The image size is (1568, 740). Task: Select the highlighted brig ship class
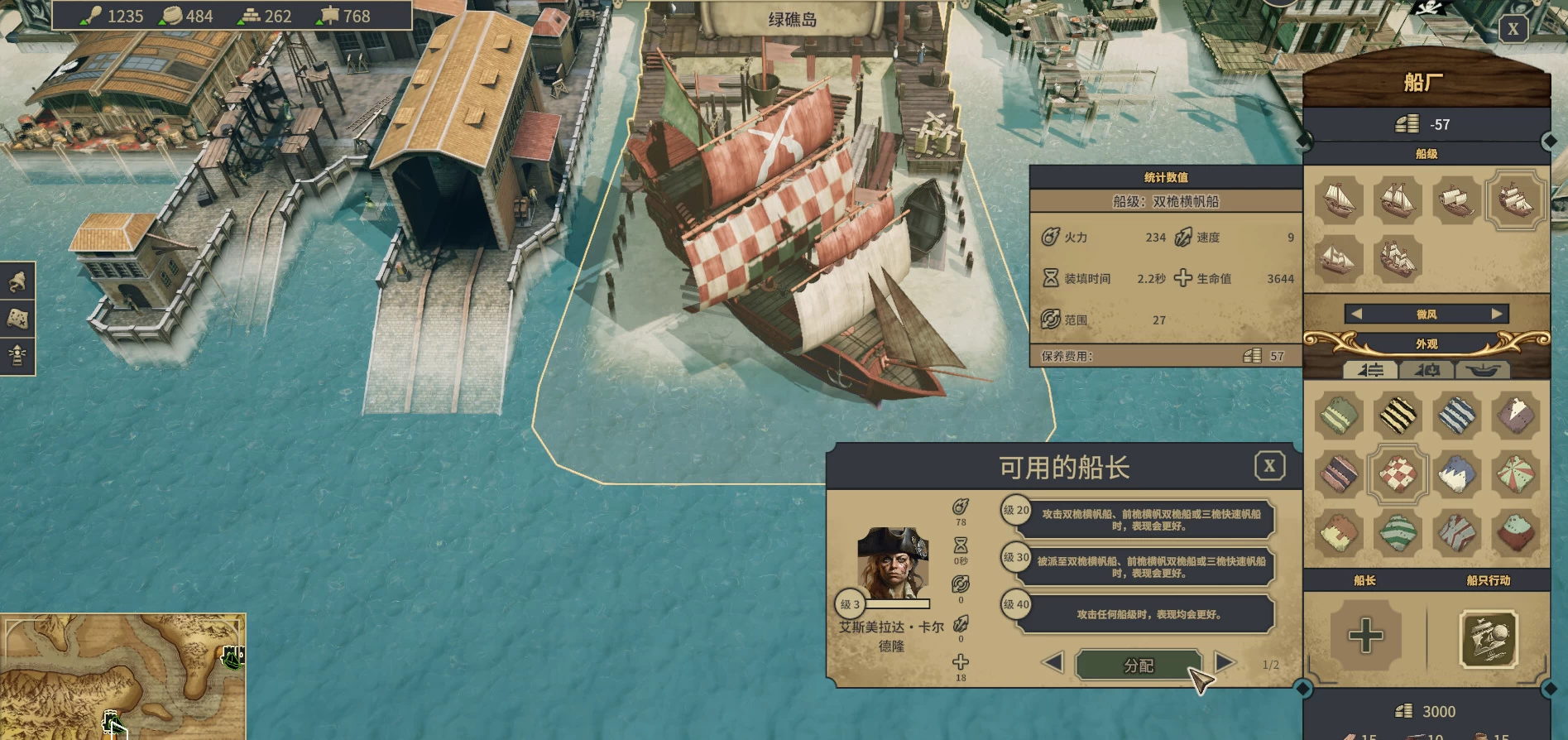point(1516,199)
